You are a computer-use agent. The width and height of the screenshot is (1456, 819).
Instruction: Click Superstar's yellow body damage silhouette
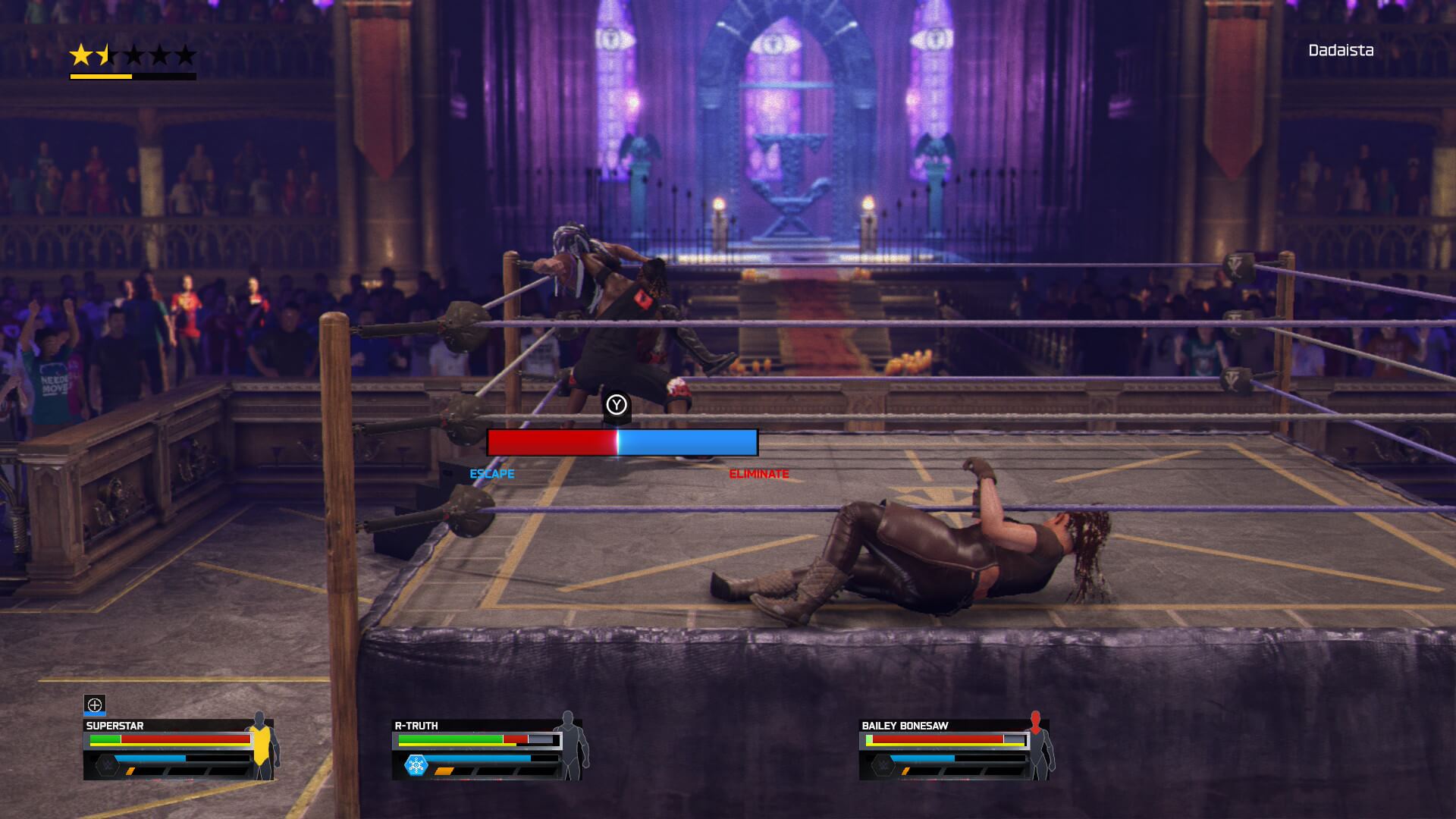pos(262,746)
